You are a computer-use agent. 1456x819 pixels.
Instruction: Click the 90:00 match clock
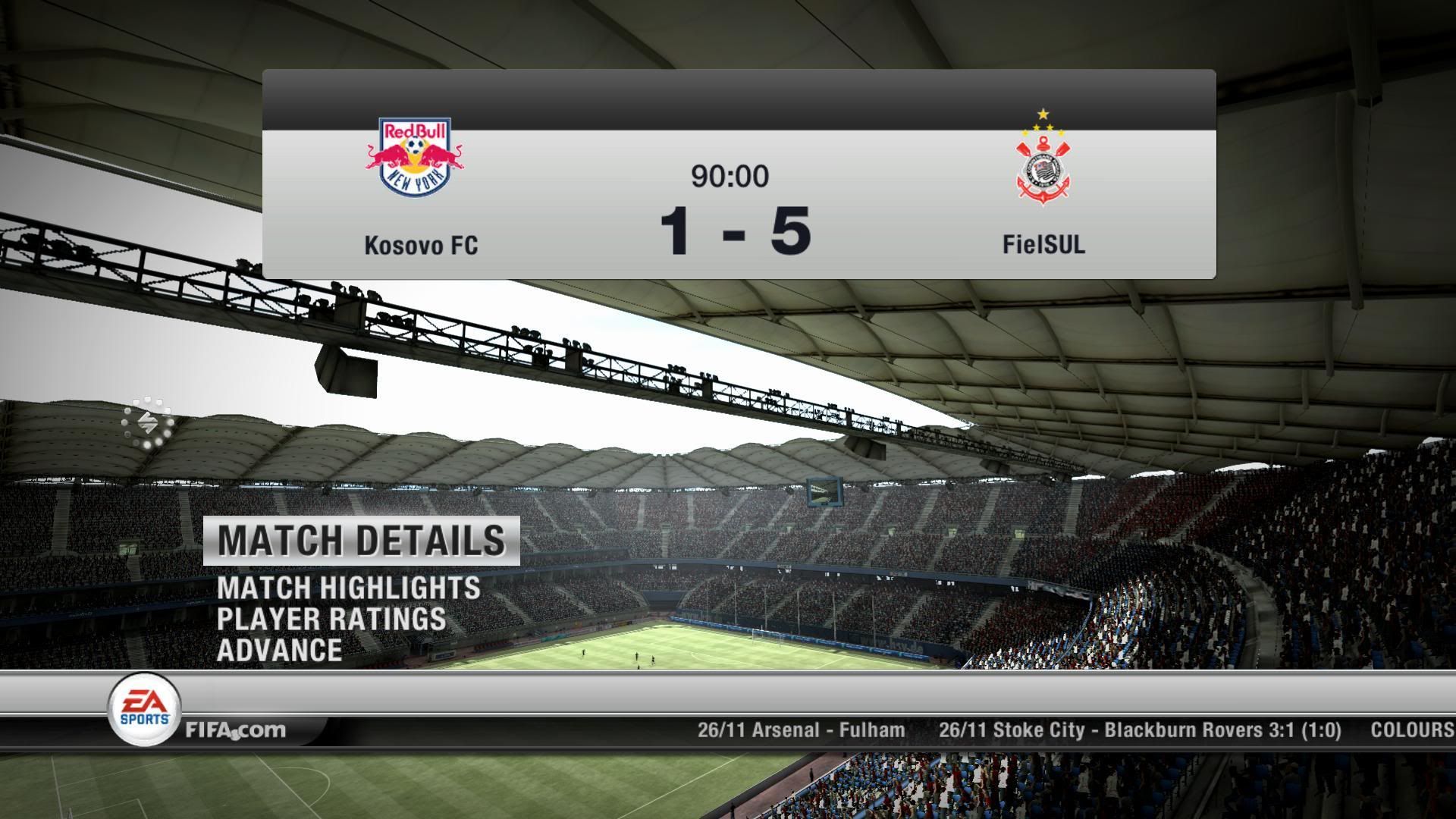tap(728, 175)
